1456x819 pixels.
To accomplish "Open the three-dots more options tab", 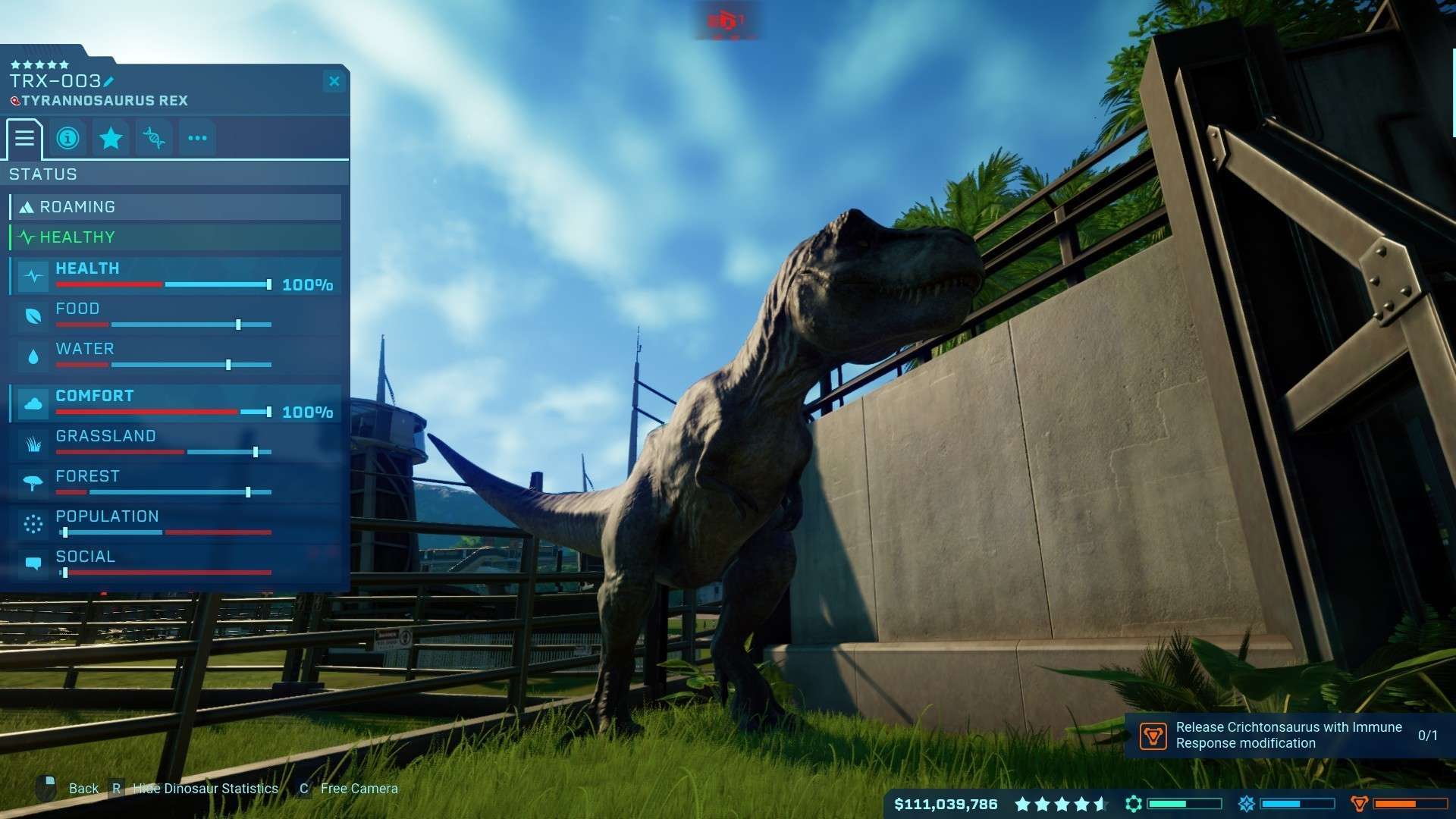I will click(197, 138).
